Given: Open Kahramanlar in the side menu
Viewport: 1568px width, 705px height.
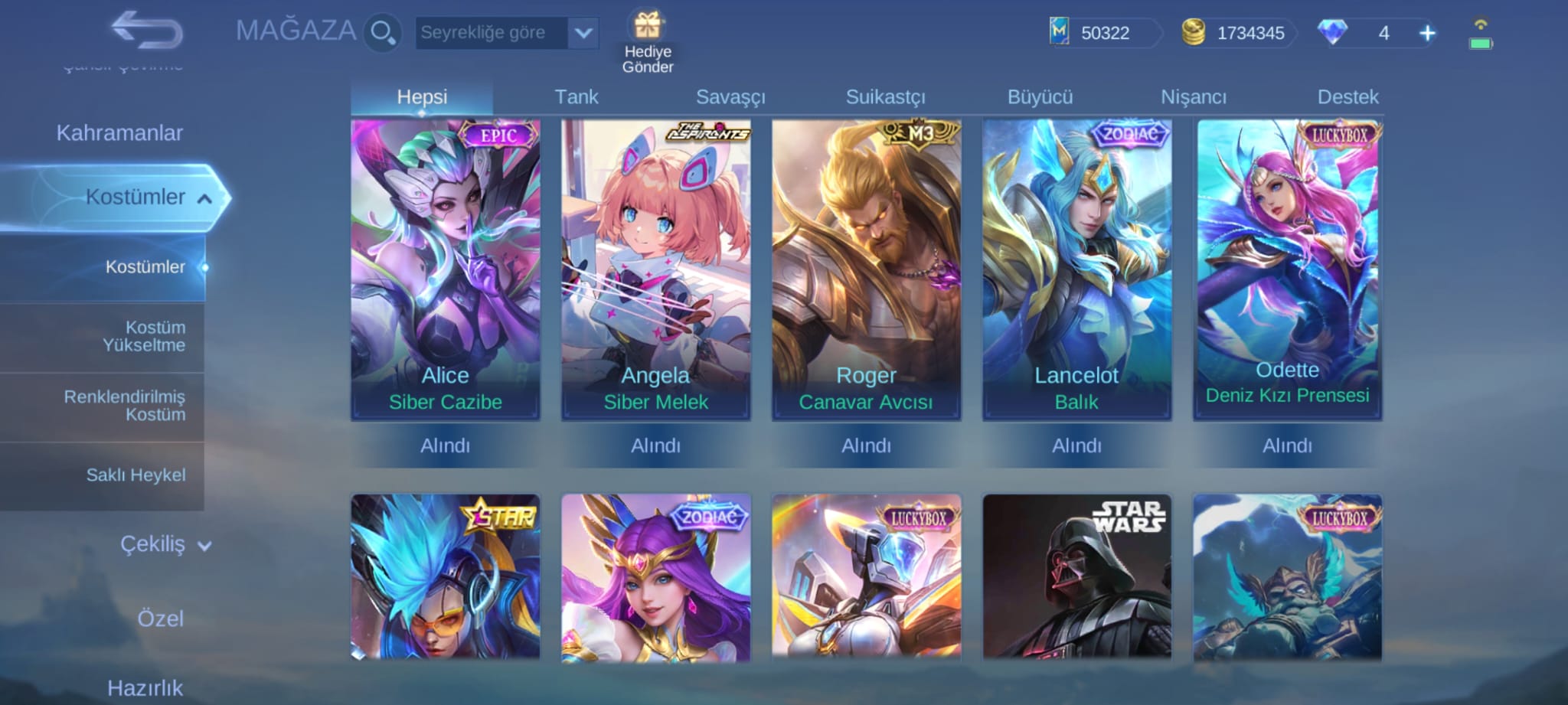Looking at the screenshot, I should point(119,133).
